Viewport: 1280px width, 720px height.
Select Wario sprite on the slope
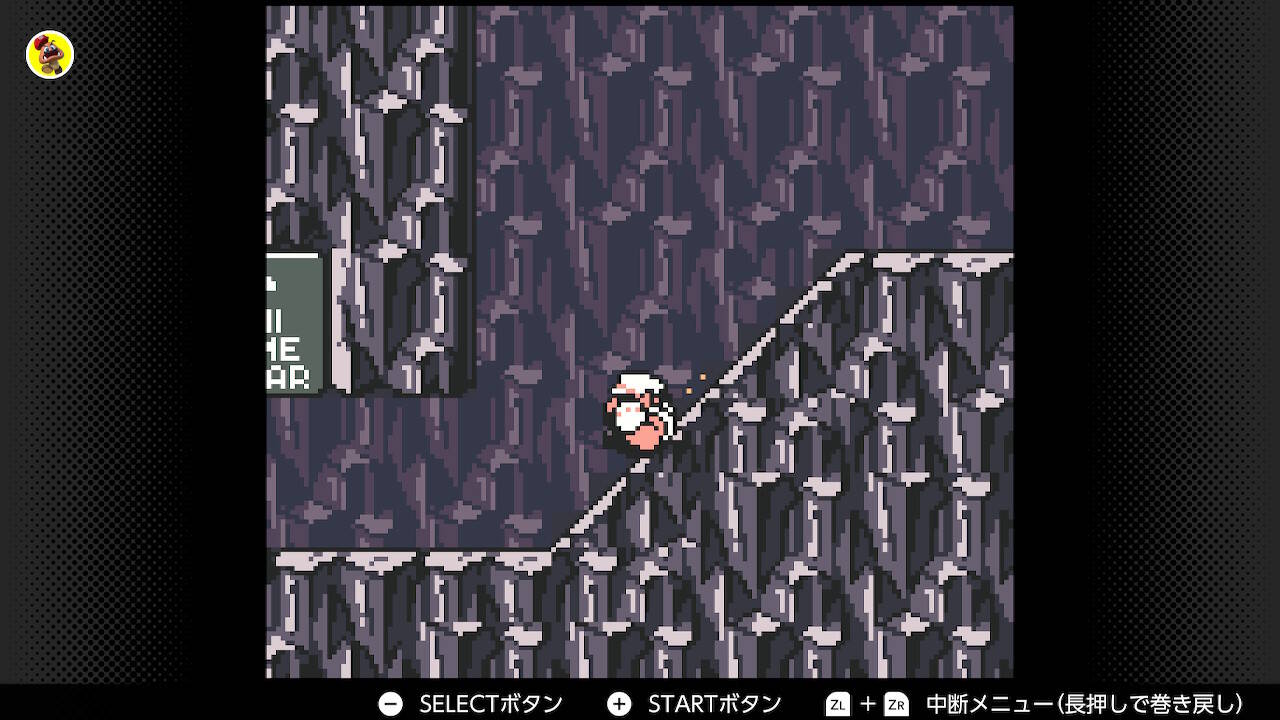(x=640, y=415)
